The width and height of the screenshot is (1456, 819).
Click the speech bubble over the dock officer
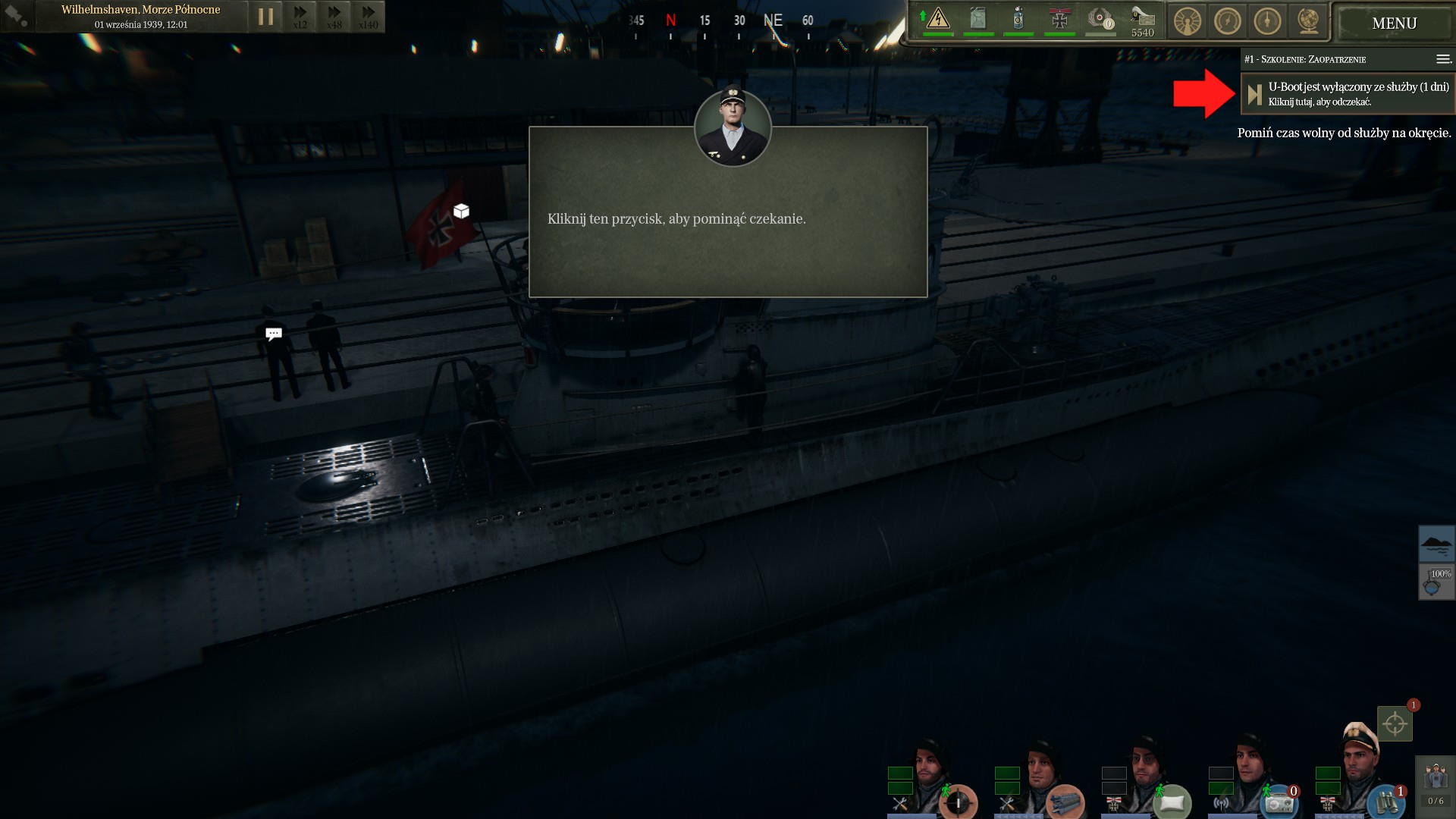[274, 334]
